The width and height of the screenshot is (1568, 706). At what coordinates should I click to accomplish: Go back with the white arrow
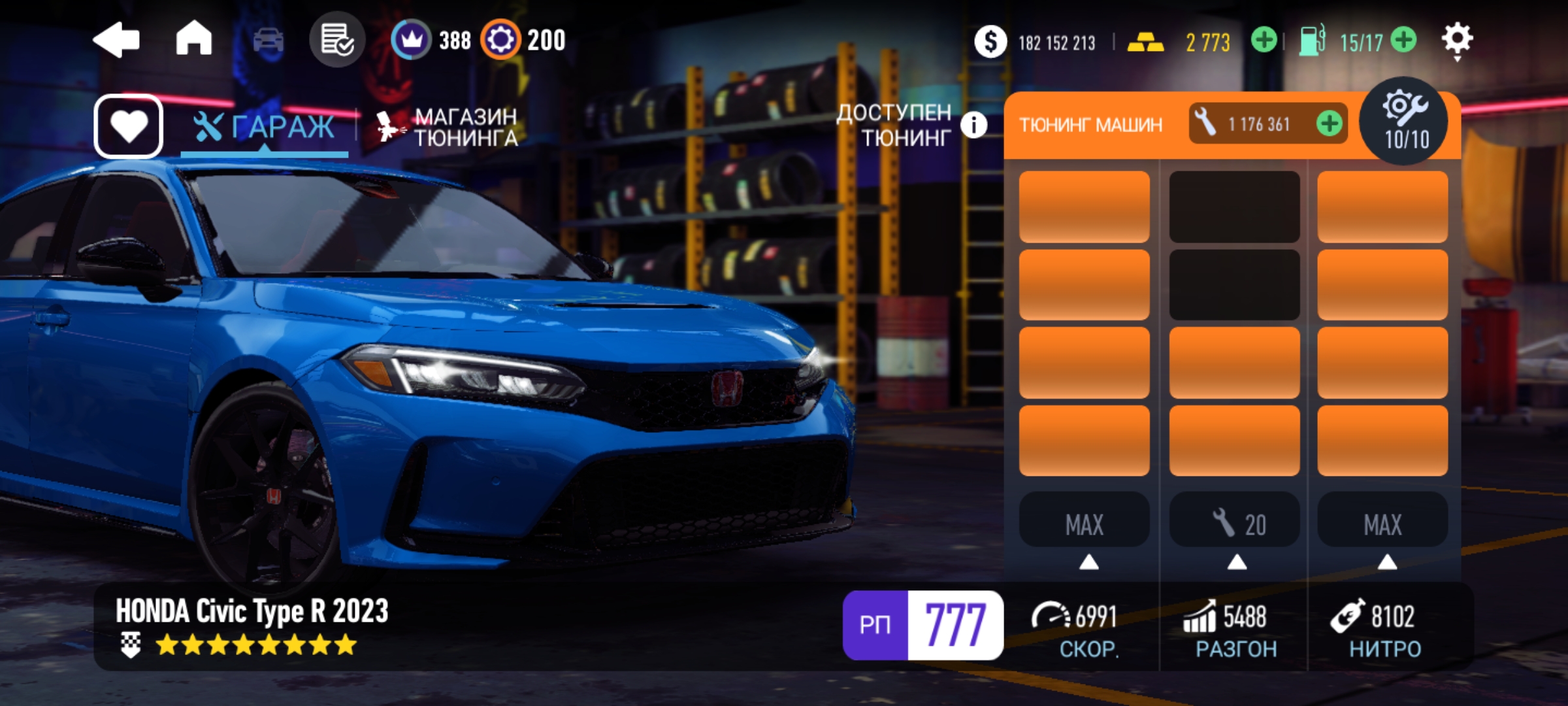coord(116,41)
